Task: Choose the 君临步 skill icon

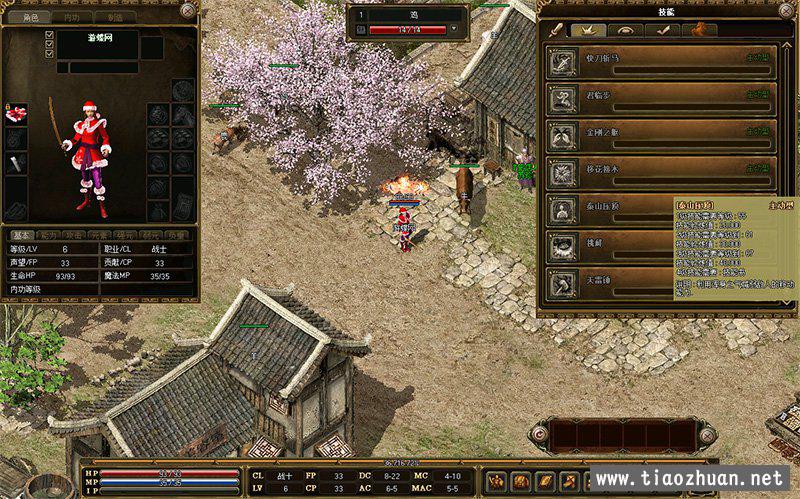Action: 562,101
